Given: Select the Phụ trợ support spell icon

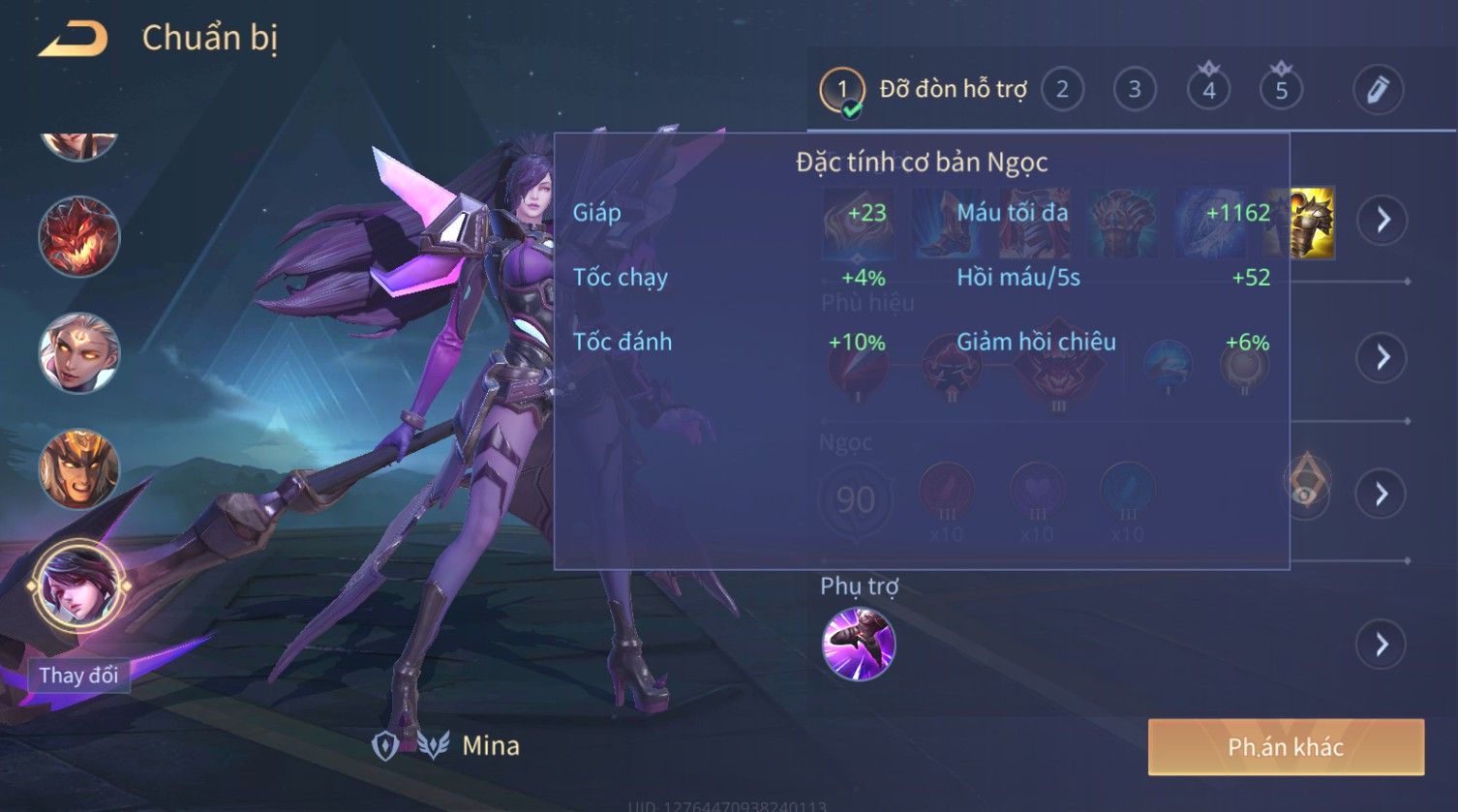Looking at the screenshot, I should click(x=858, y=644).
